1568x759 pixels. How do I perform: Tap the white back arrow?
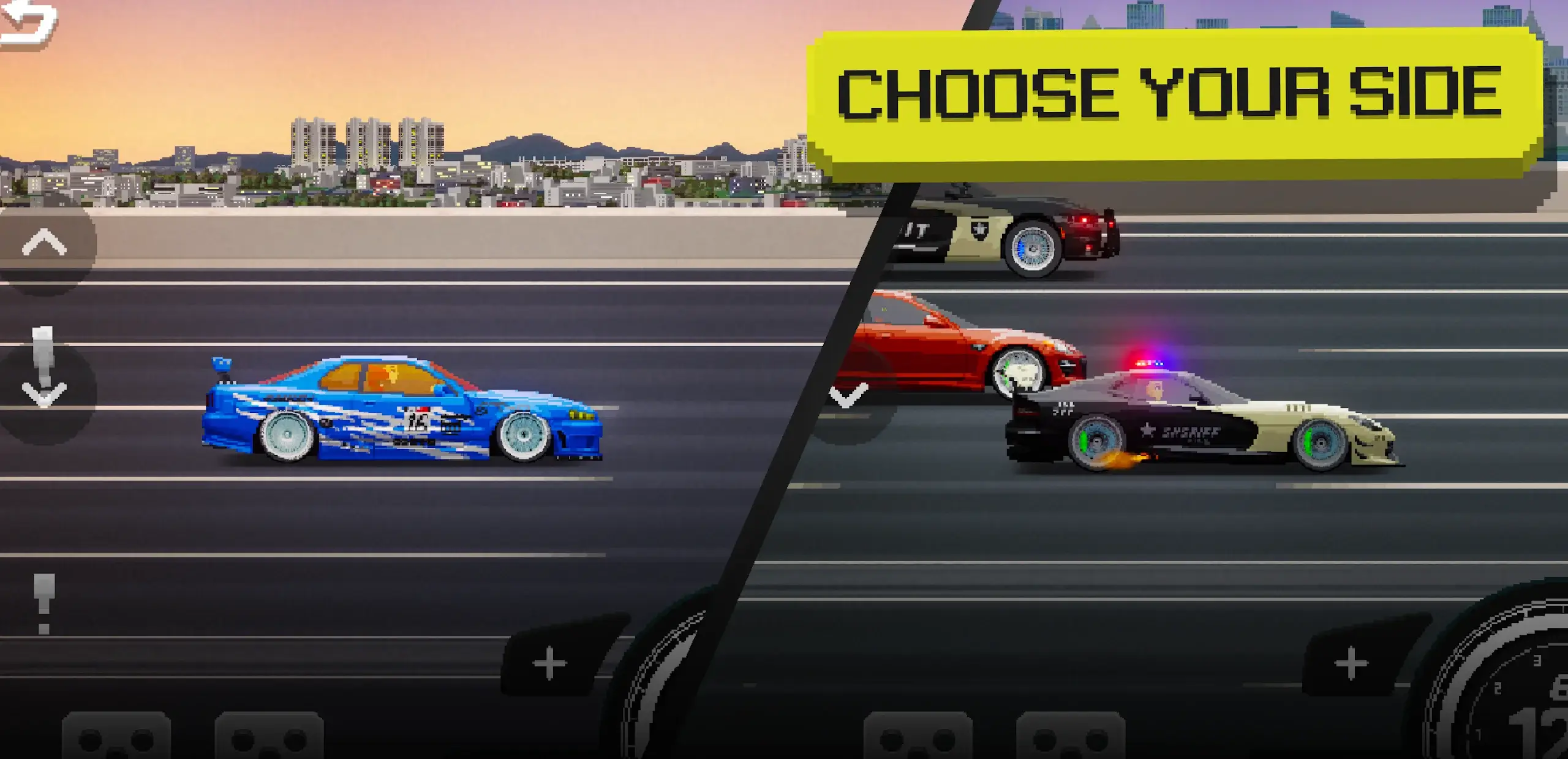[28, 25]
